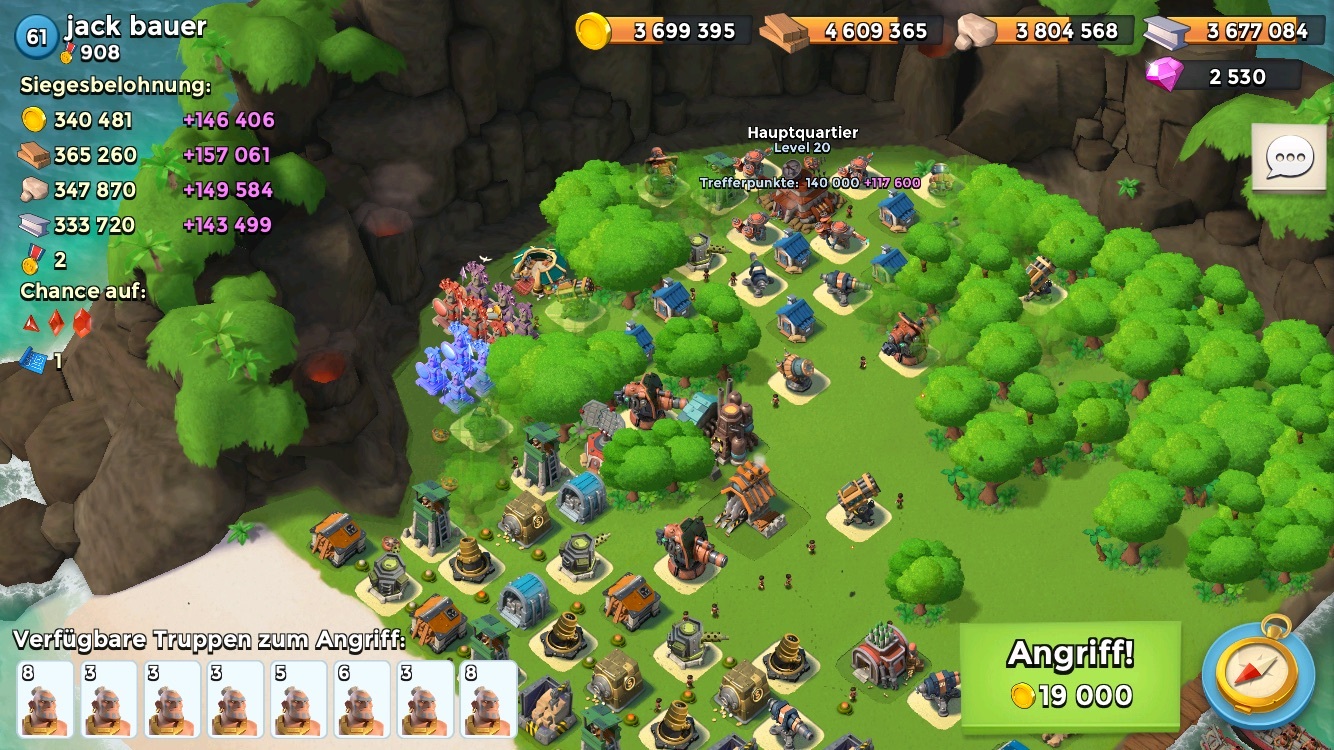Tap the level 61 player badge
This screenshot has width=1334, height=750.
click(36, 37)
